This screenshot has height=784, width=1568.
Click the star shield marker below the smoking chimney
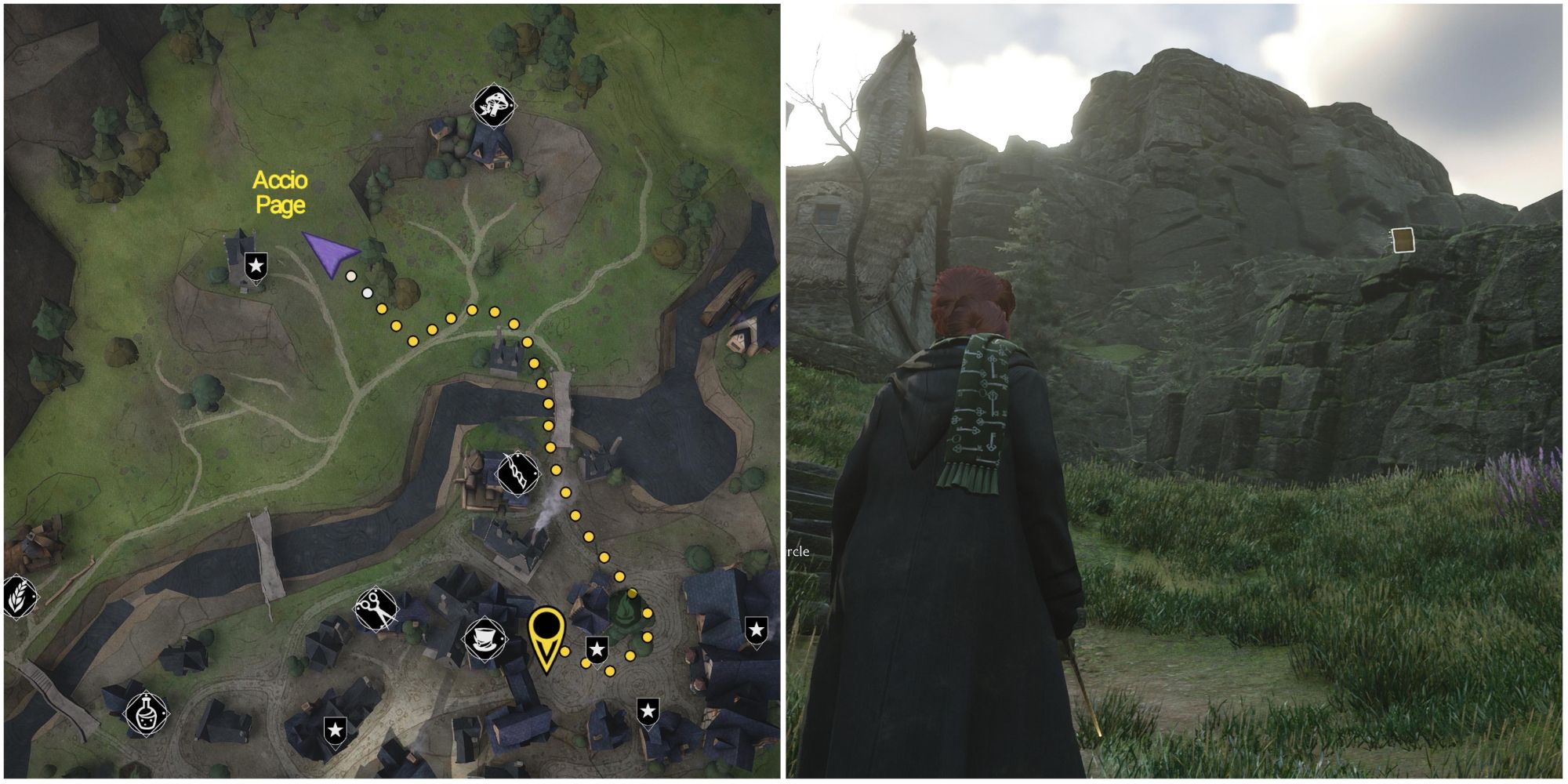coord(597,651)
